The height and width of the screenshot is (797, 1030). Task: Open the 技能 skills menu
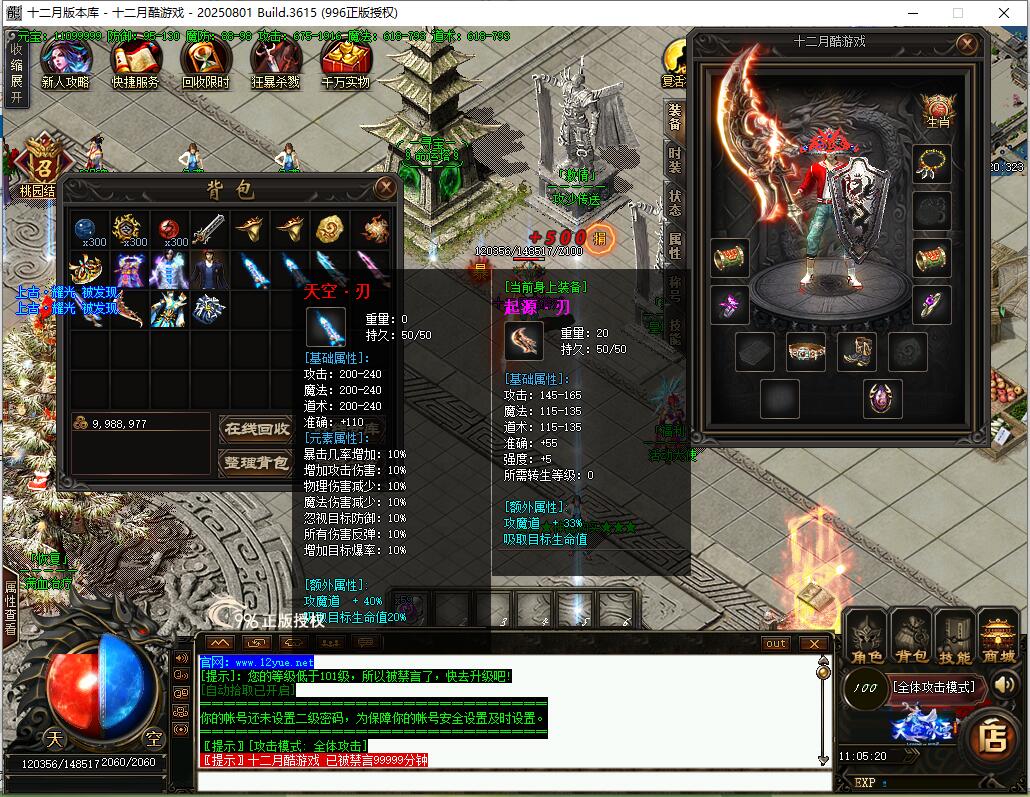[x=954, y=638]
